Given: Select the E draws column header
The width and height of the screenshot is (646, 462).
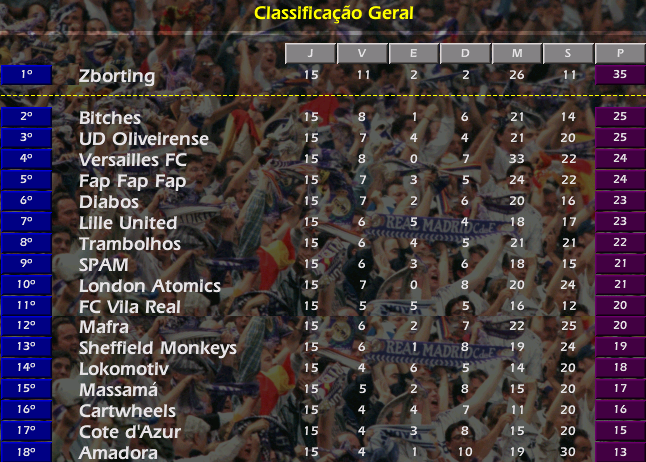Looking at the screenshot, I should (x=414, y=54).
